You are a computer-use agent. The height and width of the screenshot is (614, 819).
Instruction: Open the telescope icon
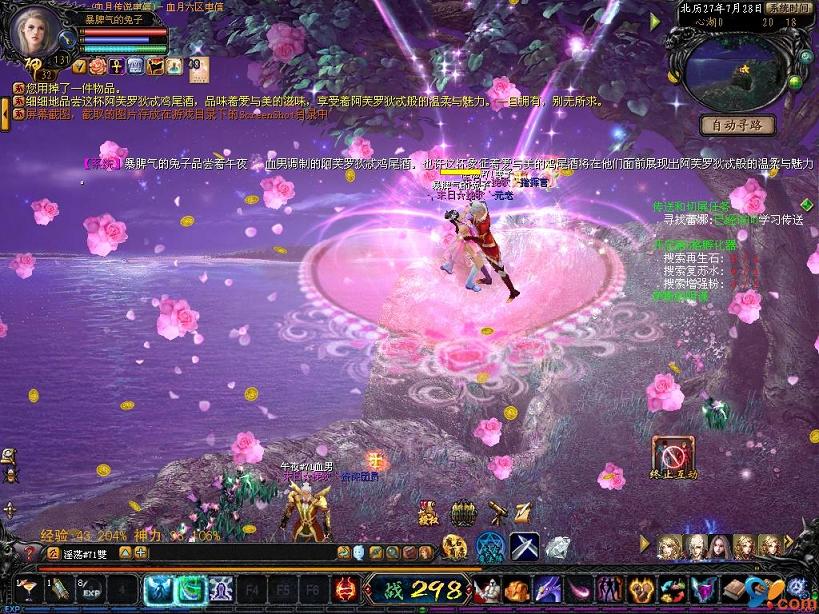[x=495, y=513]
